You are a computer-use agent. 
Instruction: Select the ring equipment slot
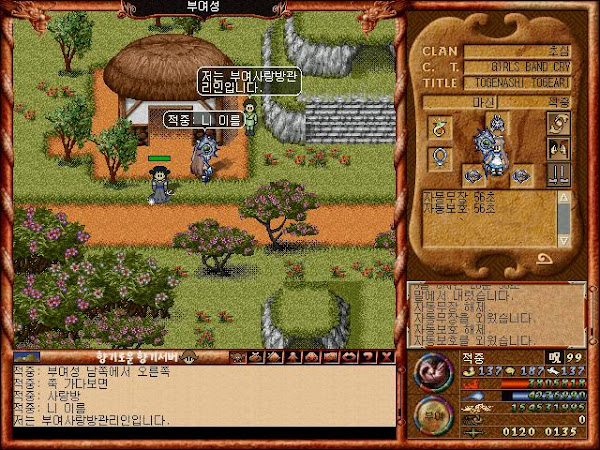pyautogui.click(x=437, y=126)
